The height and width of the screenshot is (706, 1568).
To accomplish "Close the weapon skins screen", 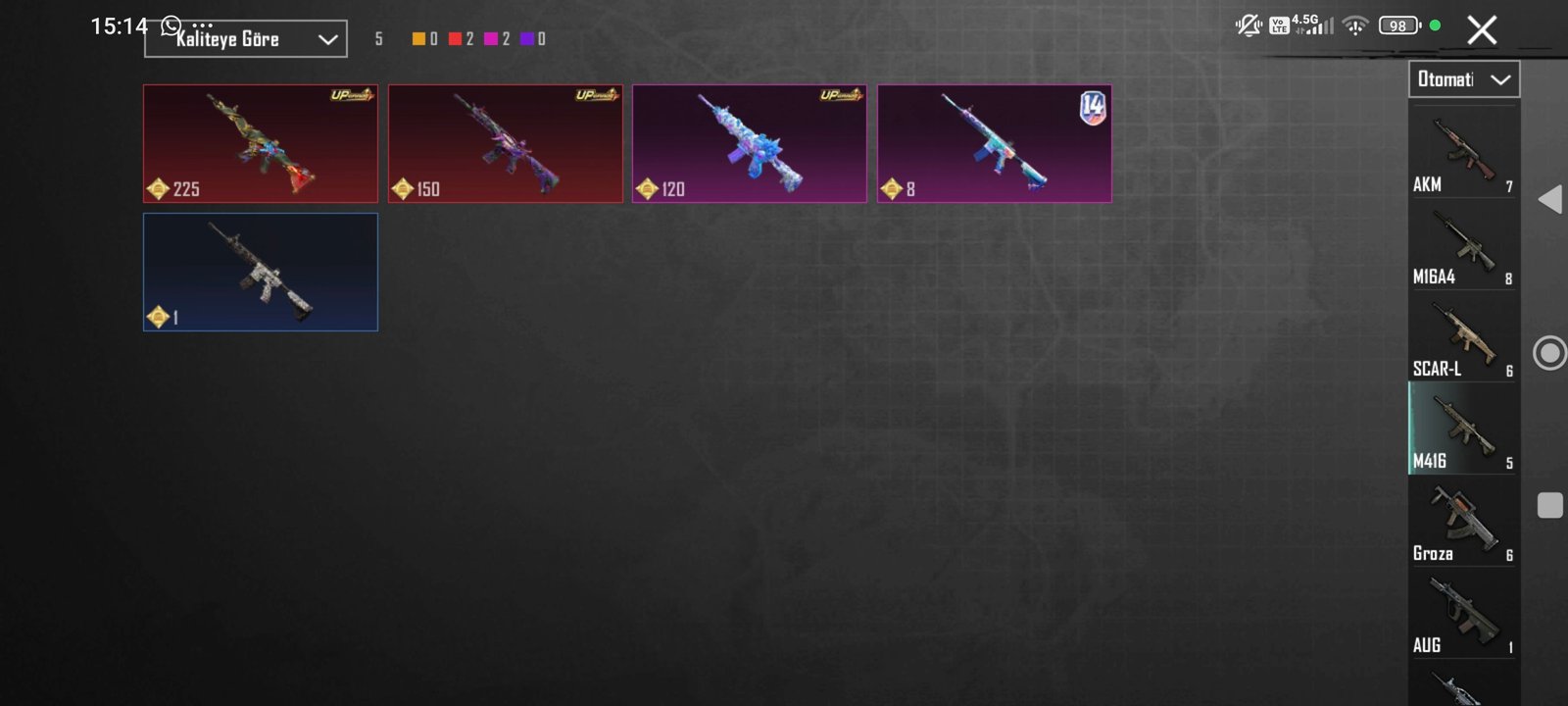I will pyautogui.click(x=1482, y=30).
